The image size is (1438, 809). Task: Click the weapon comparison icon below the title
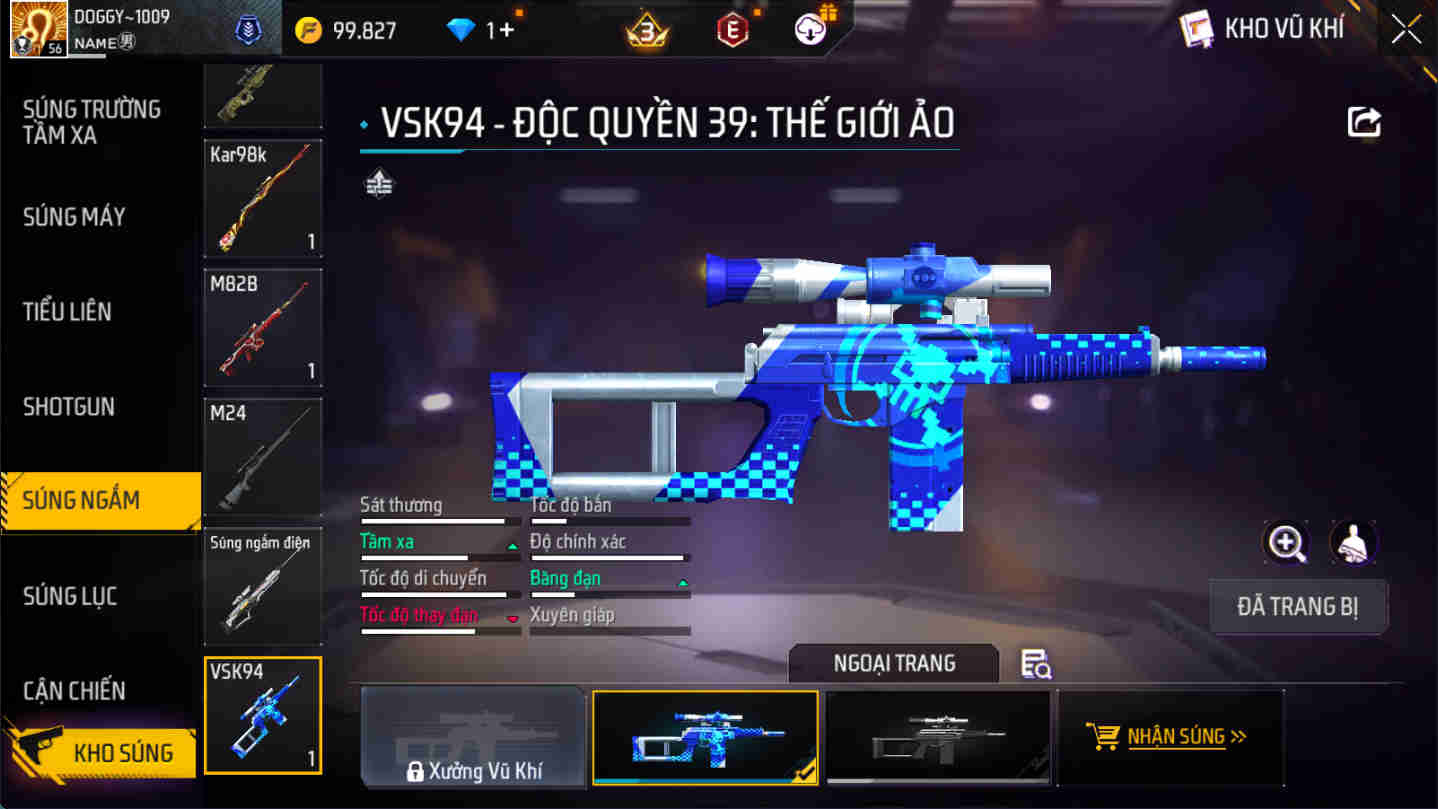point(380,184)
